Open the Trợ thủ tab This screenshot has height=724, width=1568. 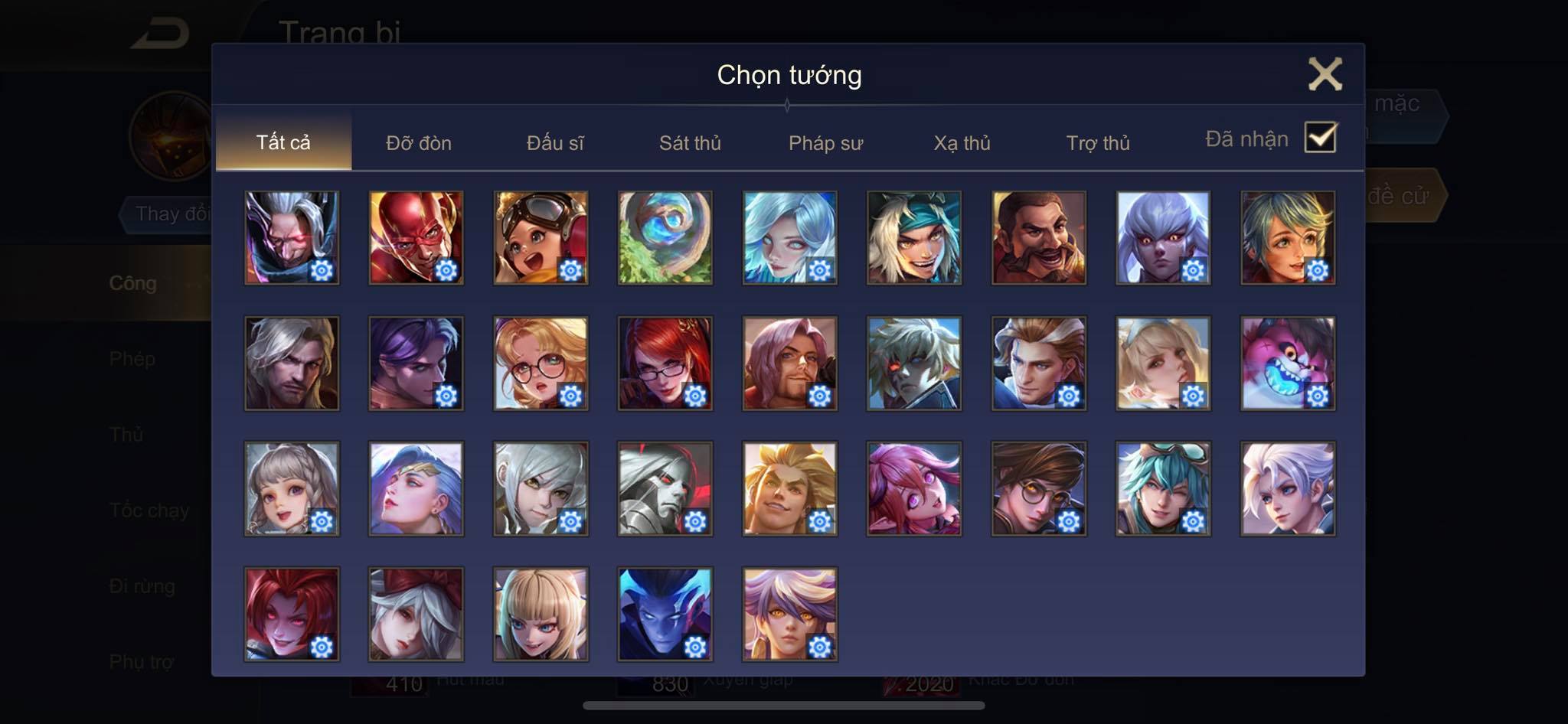click(x=1098, y=143)
